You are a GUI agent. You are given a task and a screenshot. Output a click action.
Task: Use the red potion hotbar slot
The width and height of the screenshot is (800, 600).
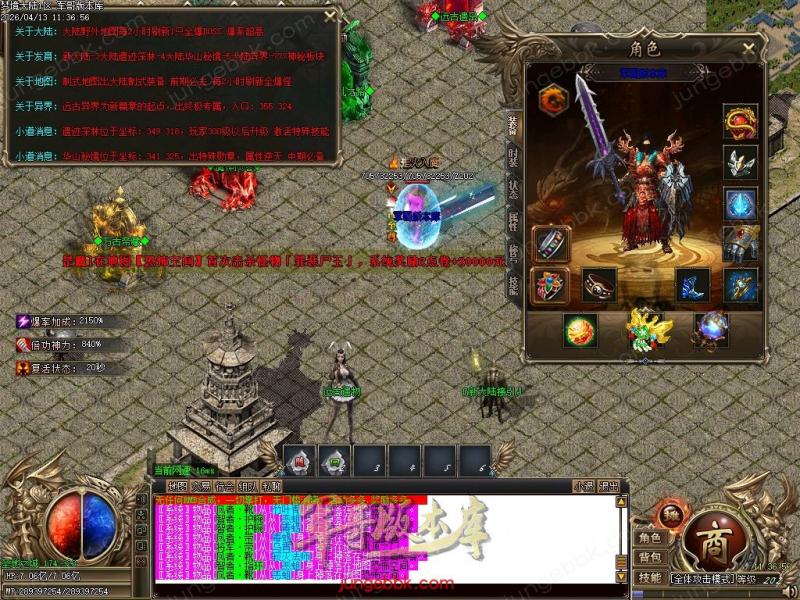point(299,461)
